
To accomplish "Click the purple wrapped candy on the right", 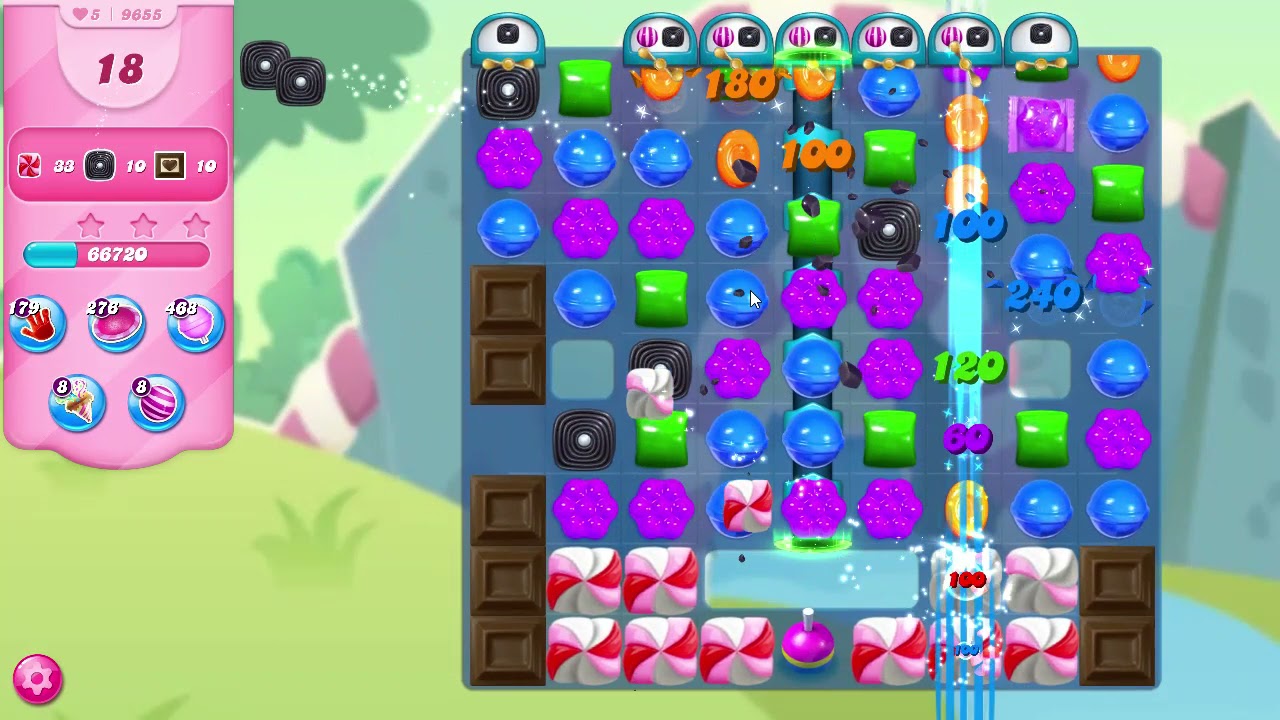I will point(1042,125).
